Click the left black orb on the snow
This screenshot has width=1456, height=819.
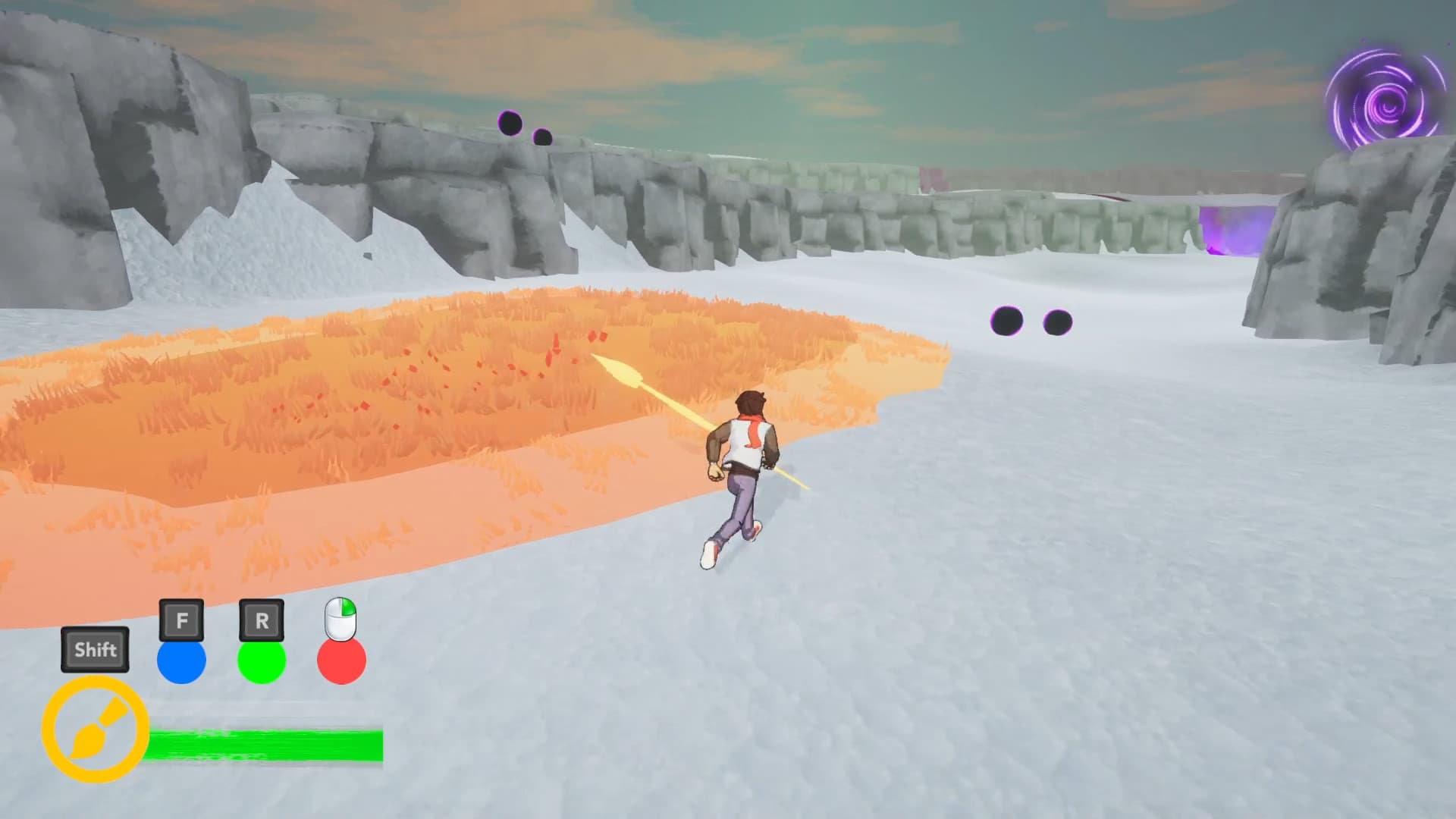pos(1007,320)
